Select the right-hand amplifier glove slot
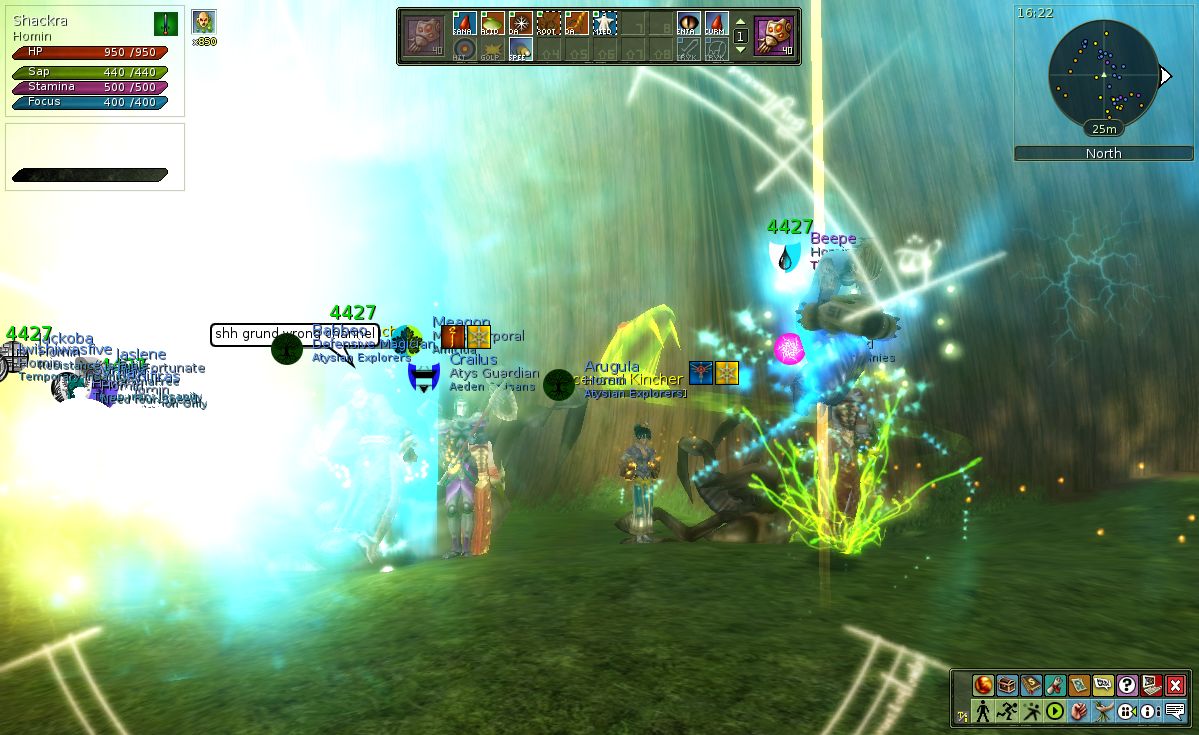The width and height of the screenshot is (1199, 735). click(772, 36)
